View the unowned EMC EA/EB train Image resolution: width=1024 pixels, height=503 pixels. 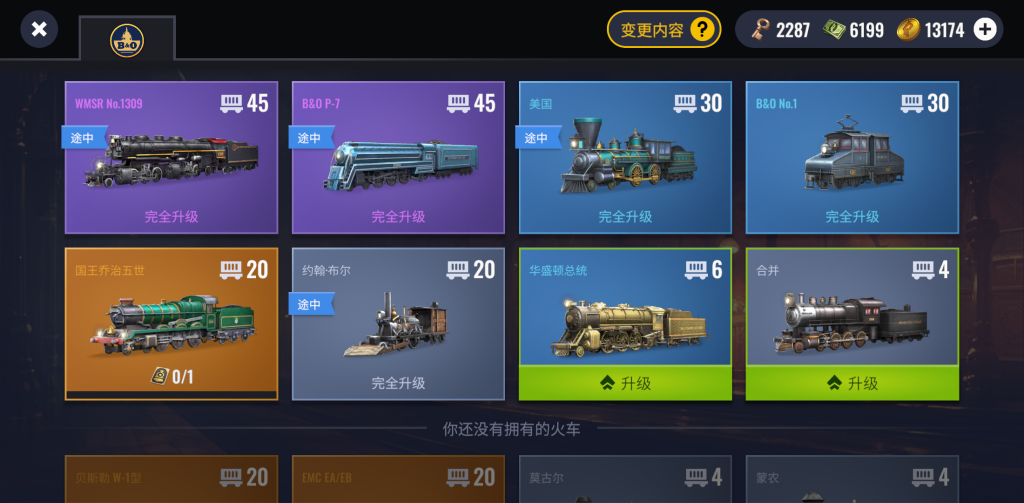398,480
